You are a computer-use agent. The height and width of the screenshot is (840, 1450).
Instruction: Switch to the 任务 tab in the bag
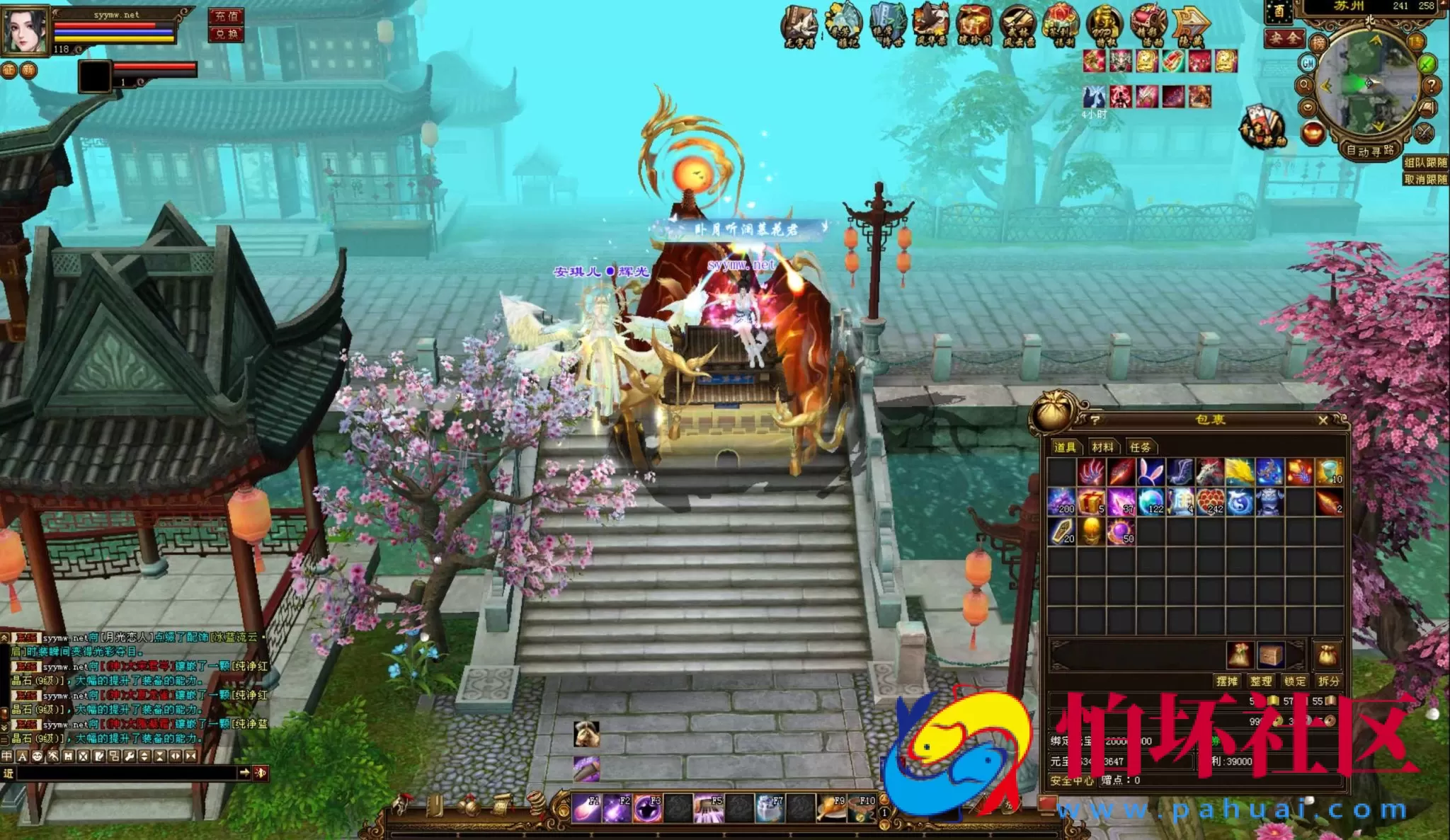[x=1142, y=447]
